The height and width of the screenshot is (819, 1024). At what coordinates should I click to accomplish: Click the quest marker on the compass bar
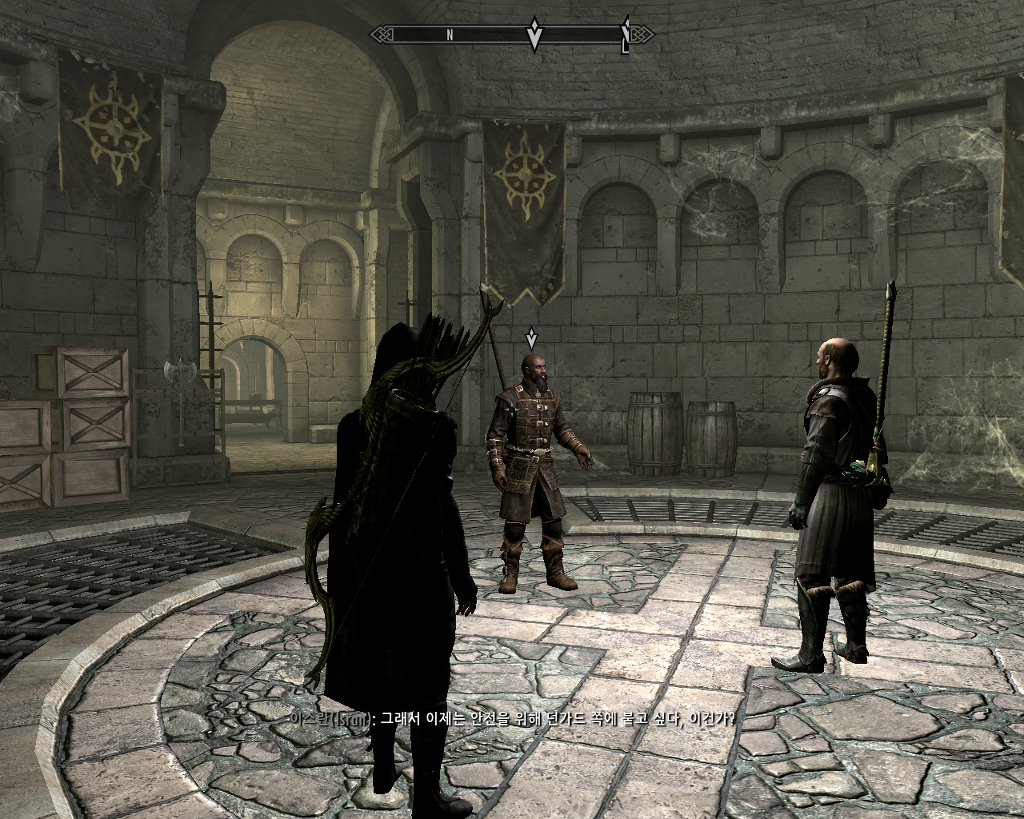(x=534, y=35)
